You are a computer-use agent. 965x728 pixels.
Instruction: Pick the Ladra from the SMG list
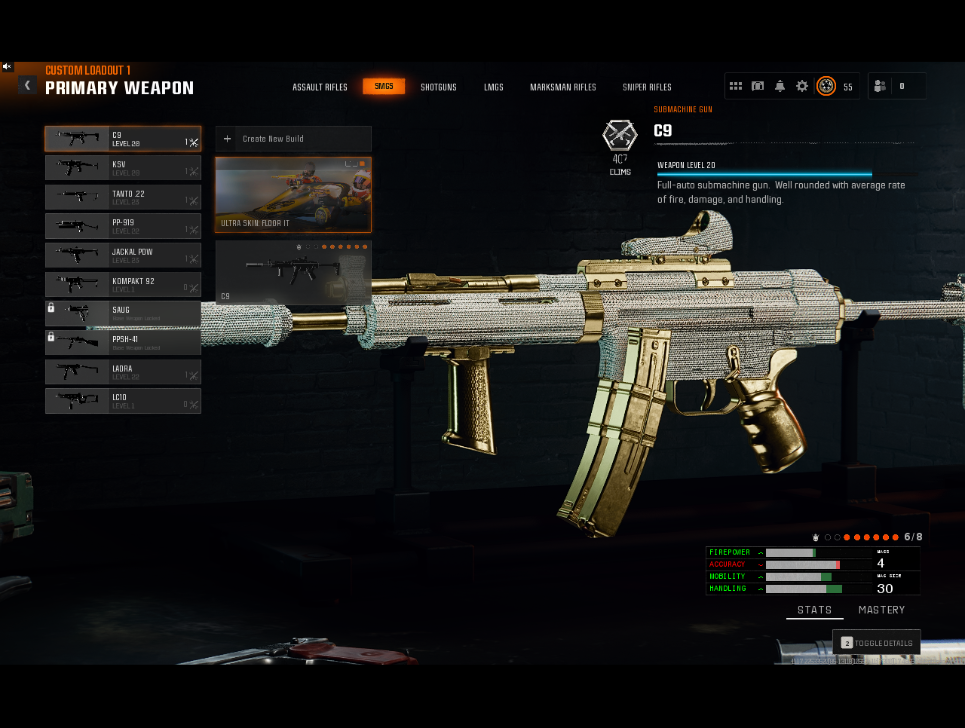point(123,372)
